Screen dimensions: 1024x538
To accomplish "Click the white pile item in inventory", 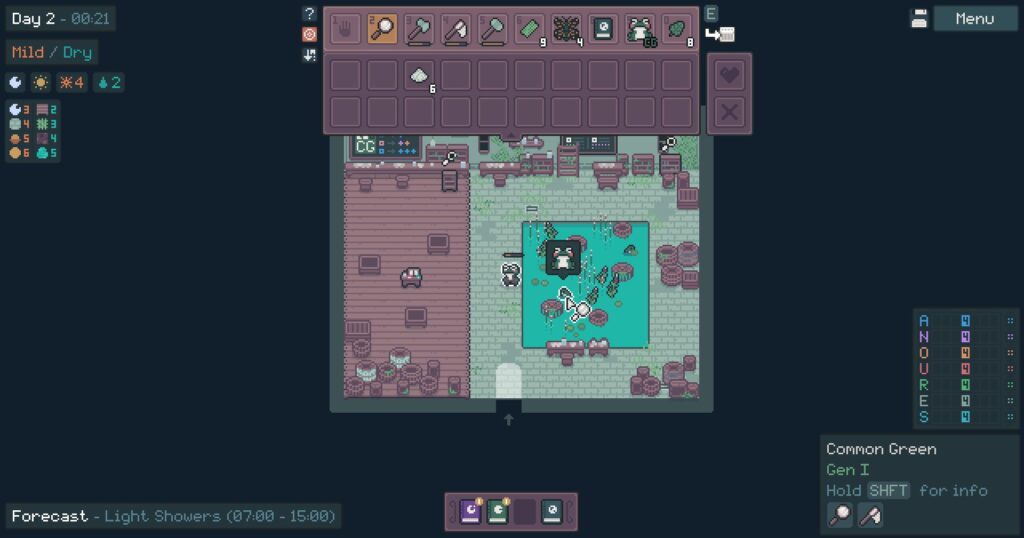I will point(419,75).
